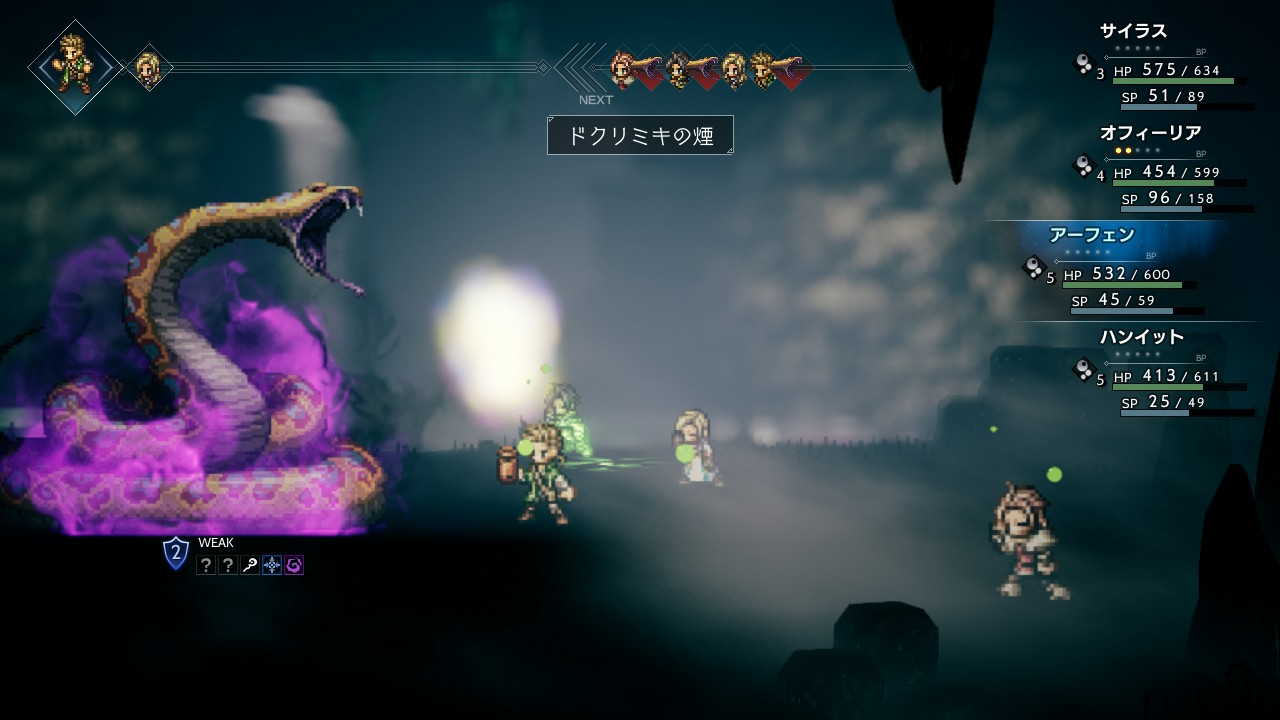Click the purple dark swirl weakness icon
The height and width of the screenshot is (720, 1280).
[293, 566]
